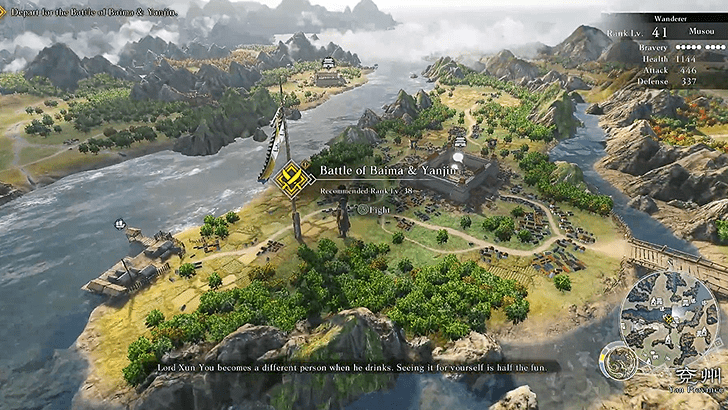728x410 pixels.
Task: Choose the Fight option under the battle name
Action: (372, 210)
